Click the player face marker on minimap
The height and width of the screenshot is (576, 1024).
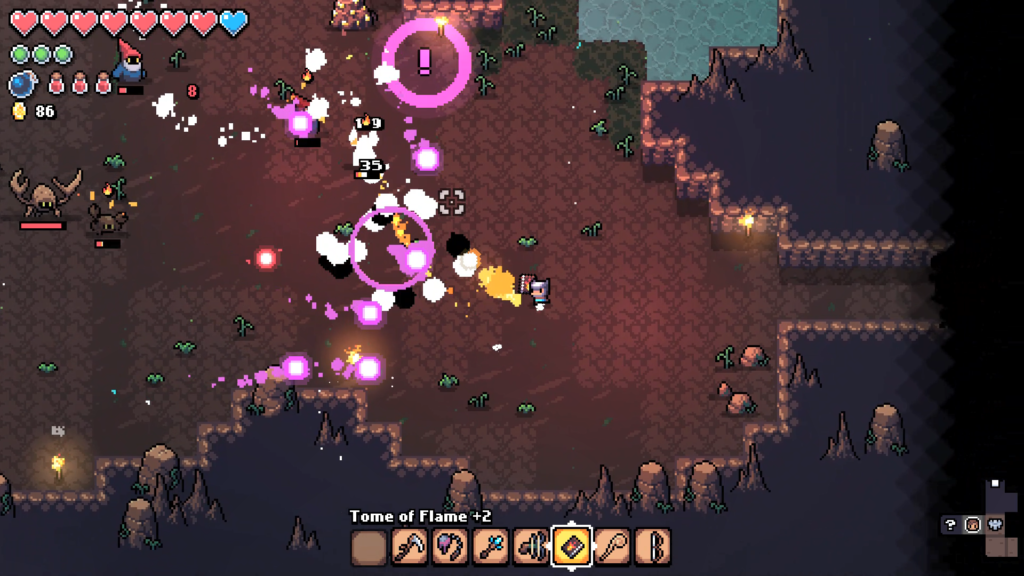pos(972,524)
